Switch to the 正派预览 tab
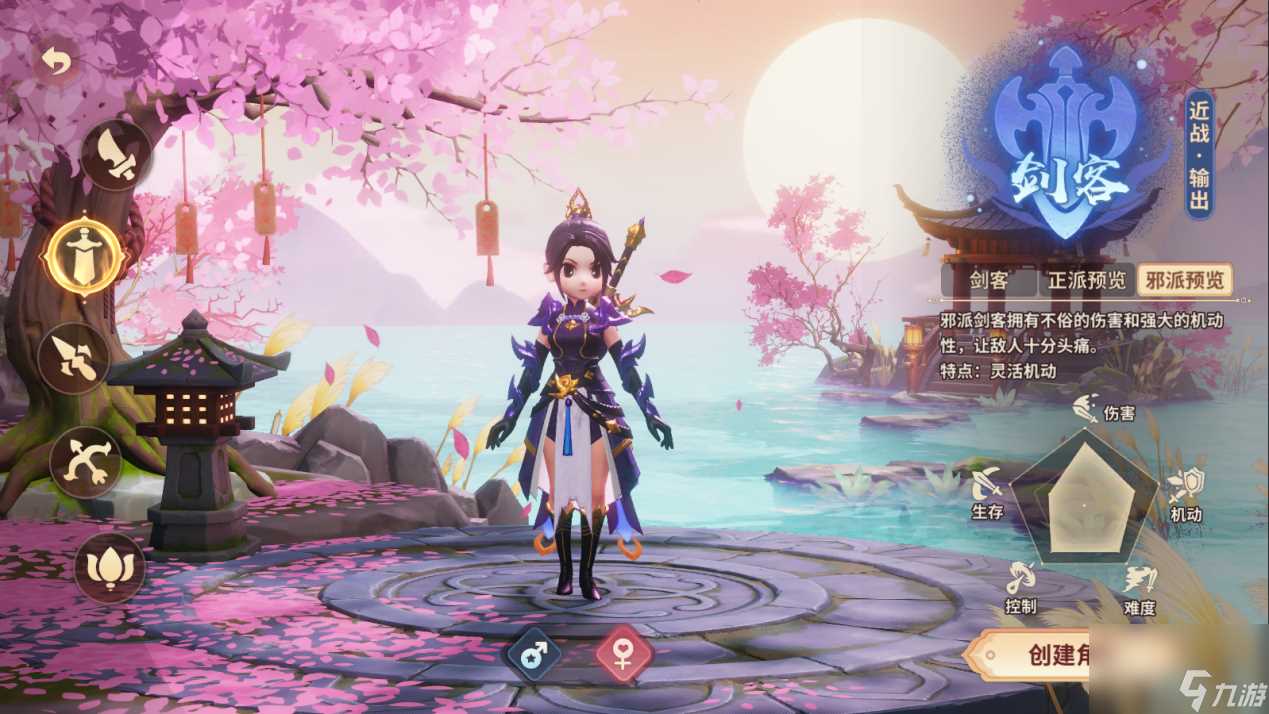Viewport: 1269px width, 714px height. [1086, 280]
